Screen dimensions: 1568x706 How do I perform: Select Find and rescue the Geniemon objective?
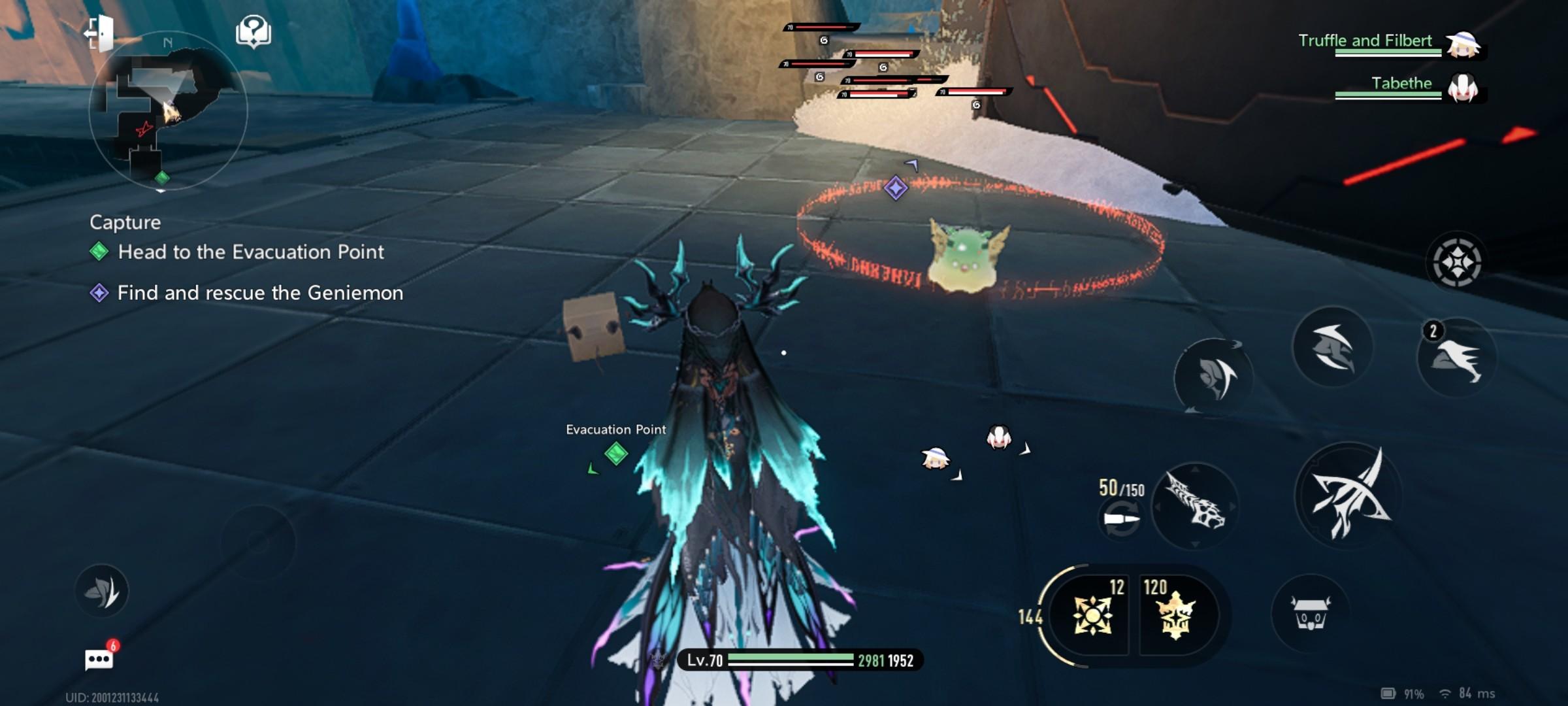(259, 293)
